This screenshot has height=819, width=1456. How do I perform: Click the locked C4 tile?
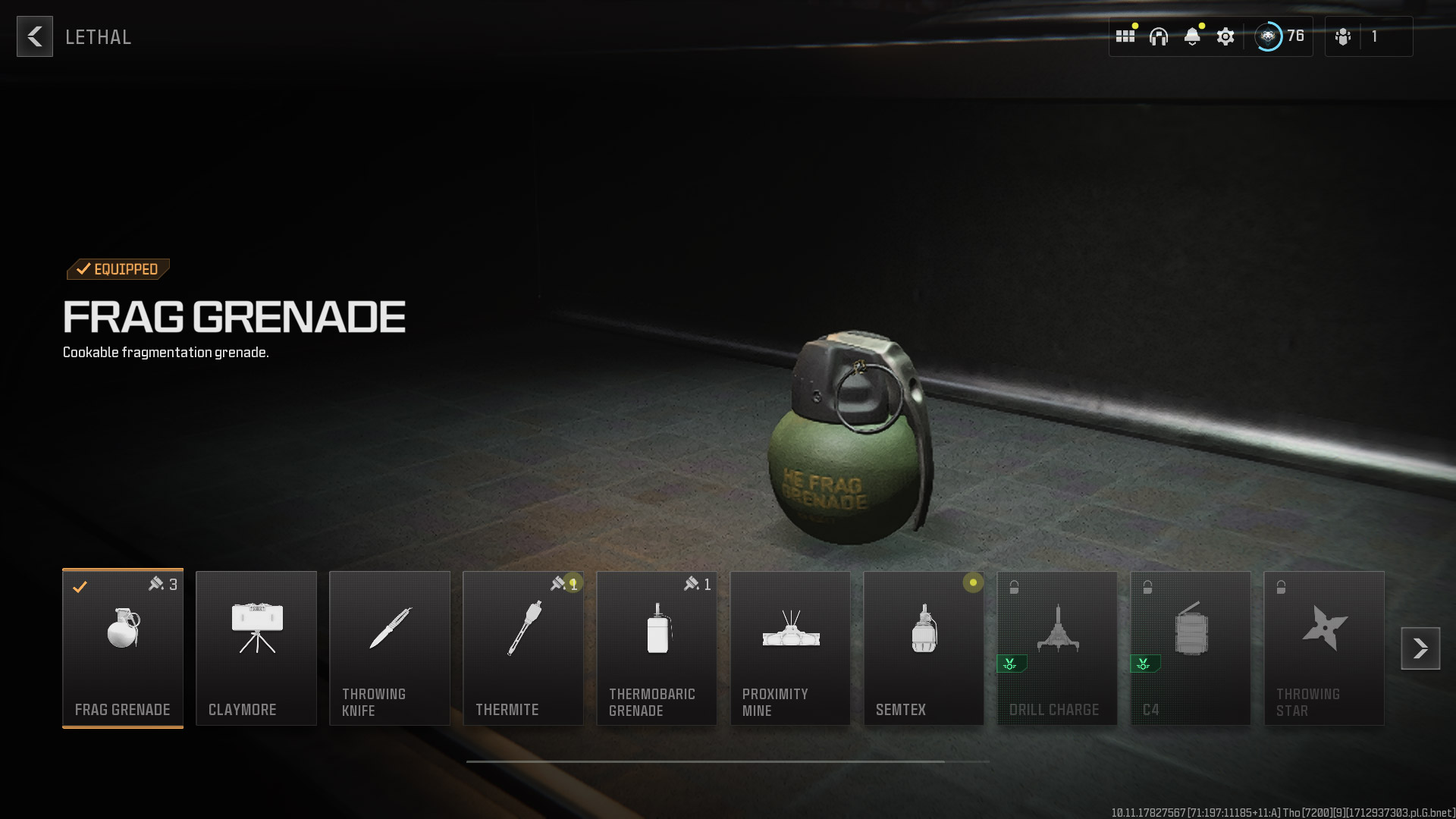pyautogui.click(x=1191, y=648)
